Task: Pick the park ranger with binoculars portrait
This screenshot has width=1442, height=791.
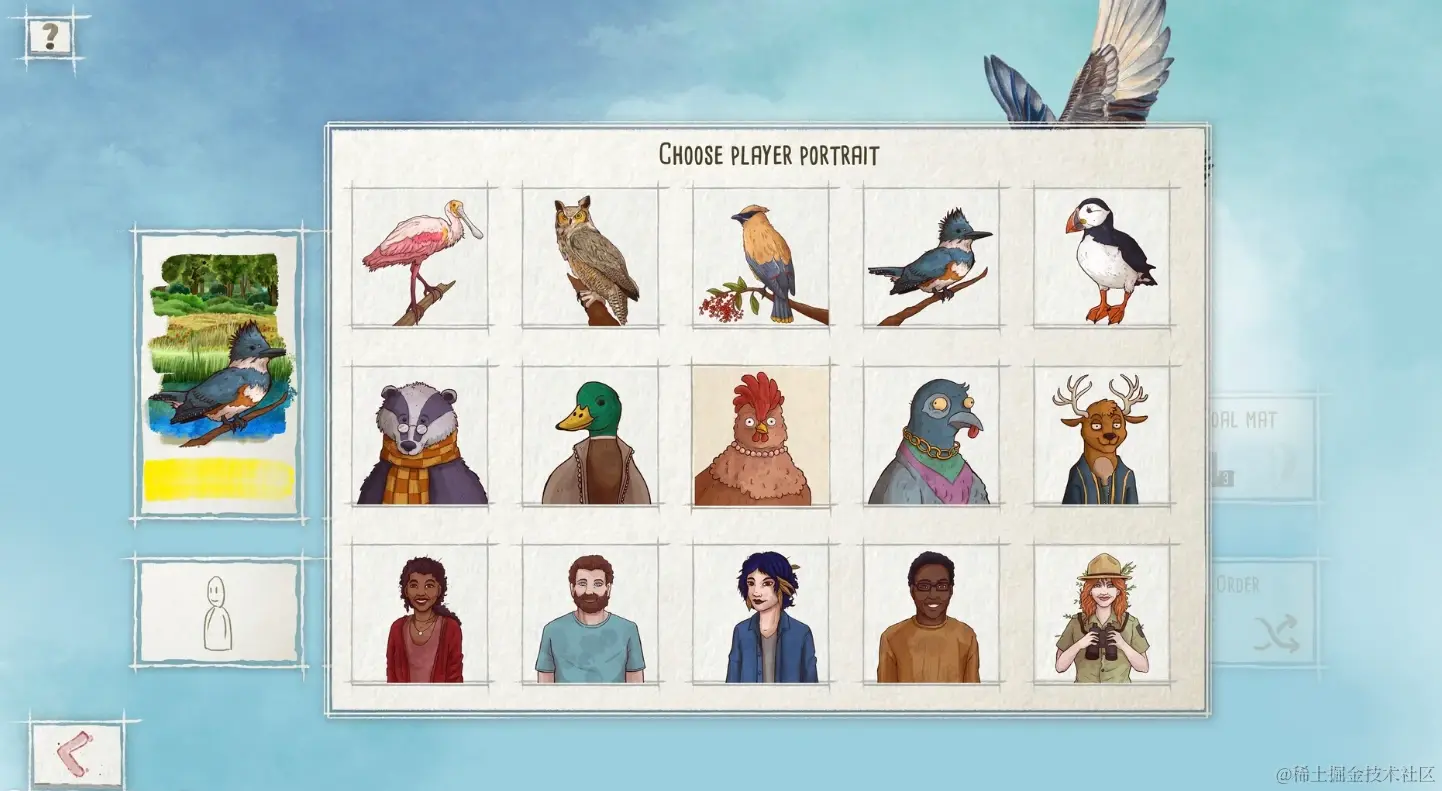Action: click(x=1102, y=615)
